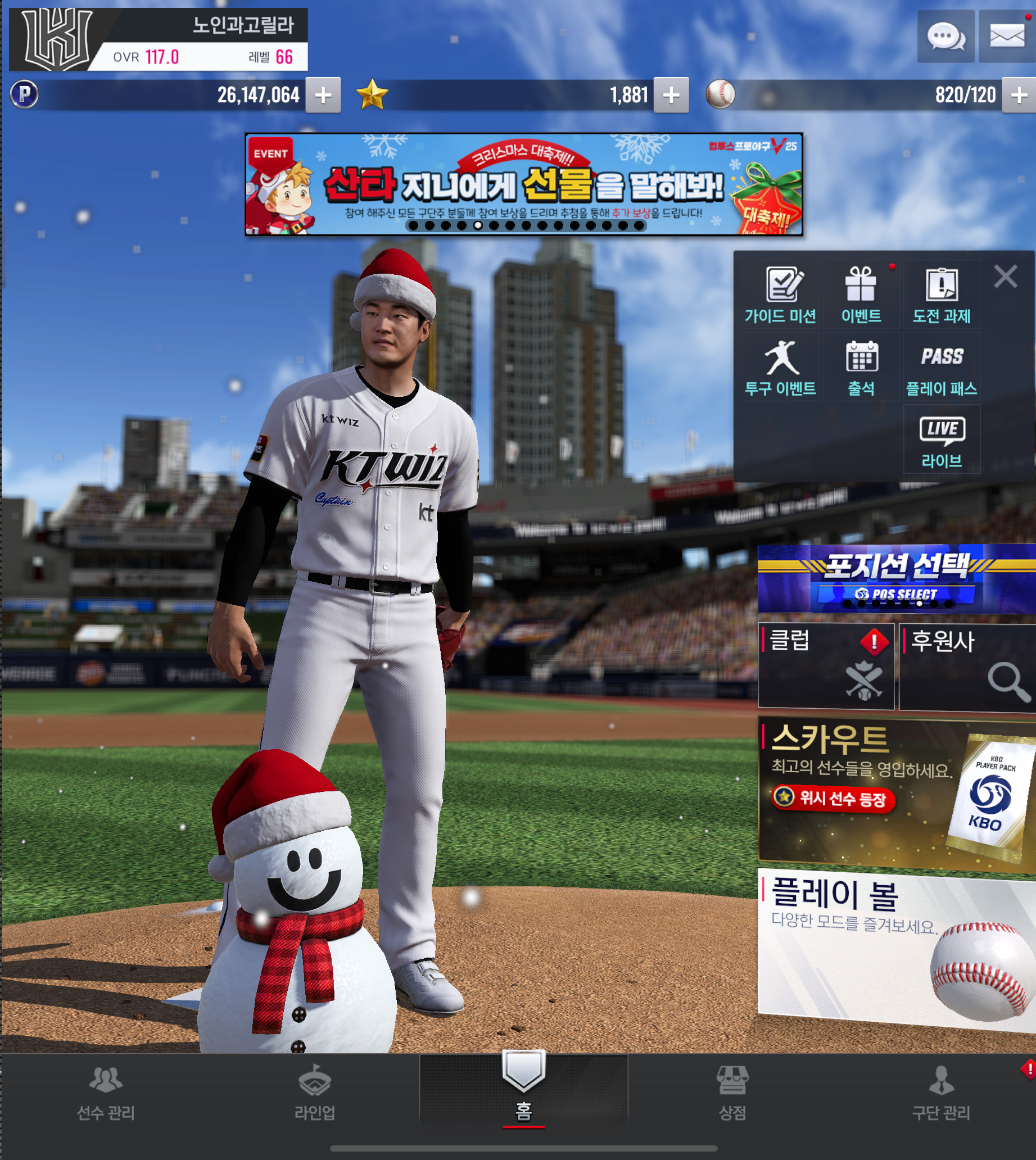Open the 후원사 sponsor tile
Viewport: 1036px width, 1160px height.
pyautogui.click(x=966, y=666)
